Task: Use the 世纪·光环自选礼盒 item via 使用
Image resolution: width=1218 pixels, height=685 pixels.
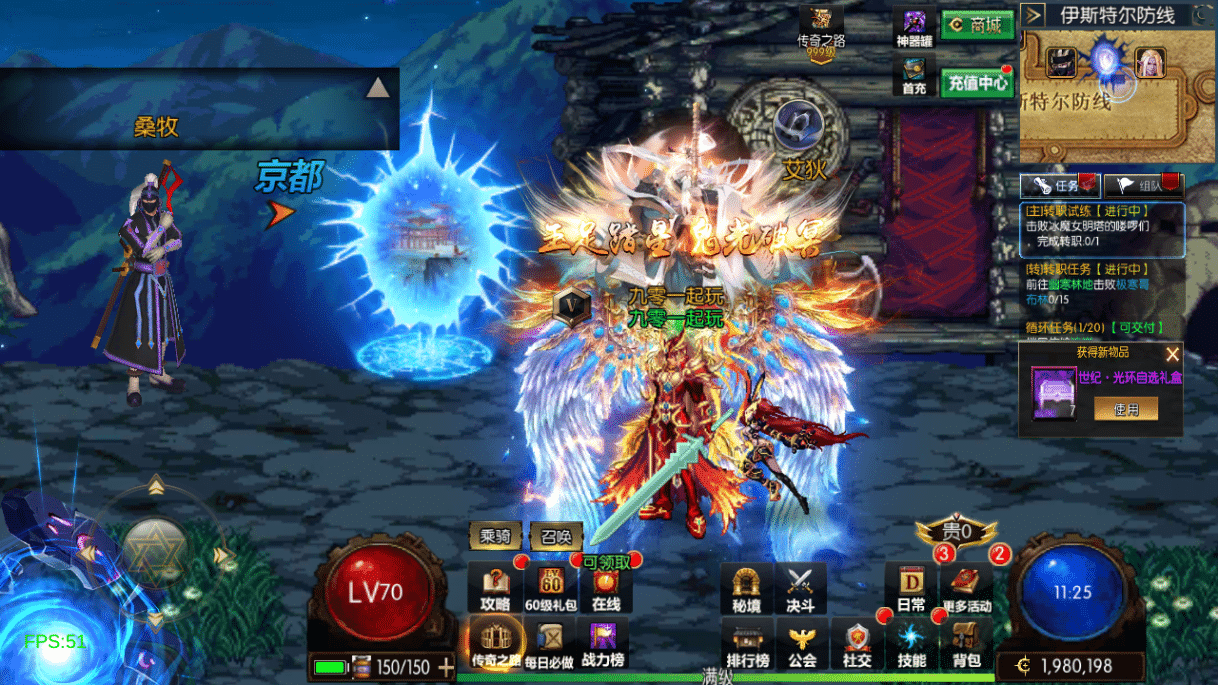Action: coord(1126,408)
